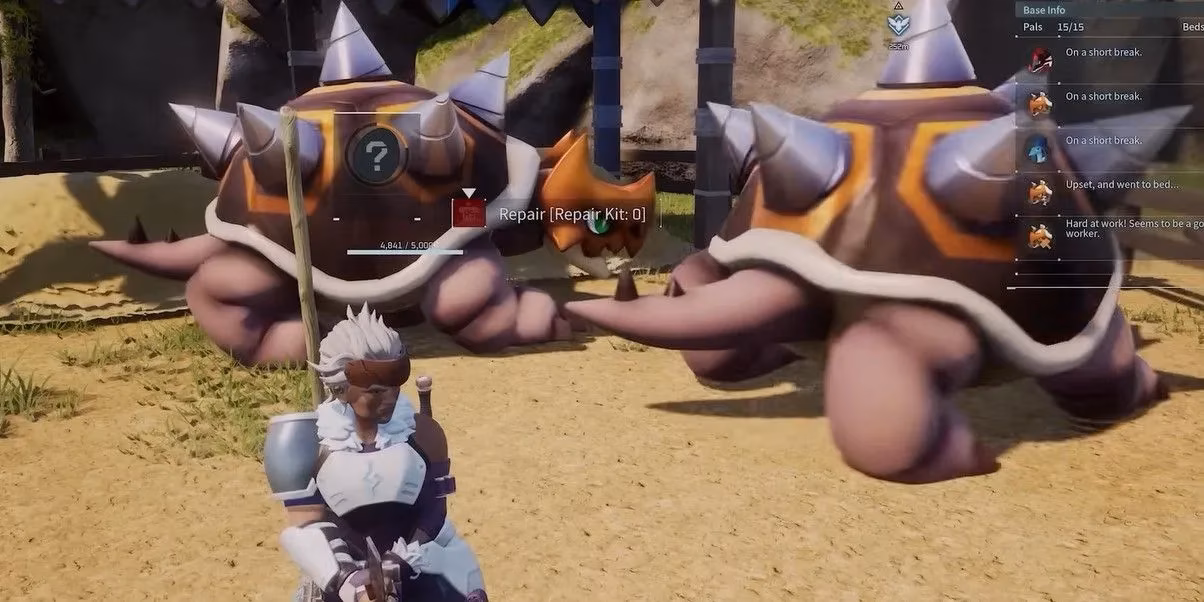1204x602 pixels.
Task: Open the Base Info panel header
Action: coord(1045,10)
